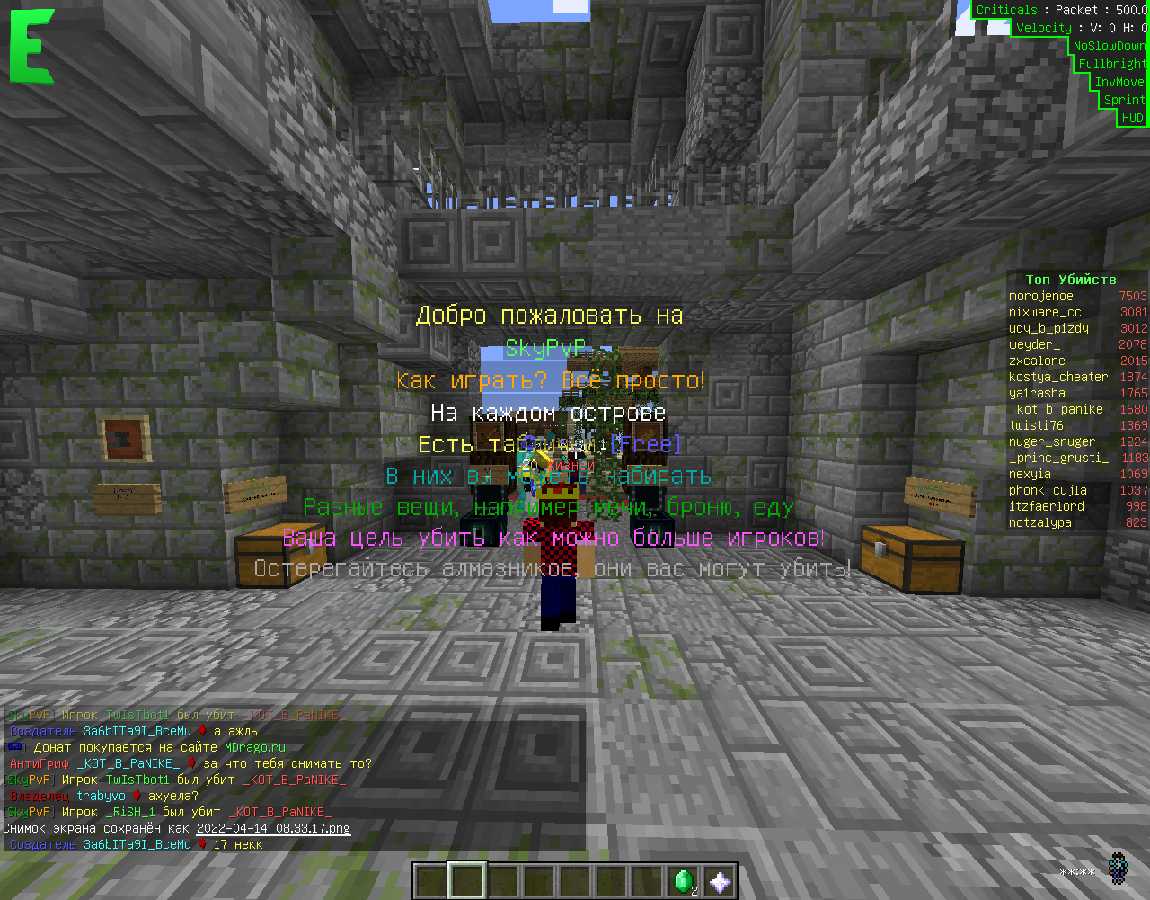The image size is (1150, 900).
Task: Select itzfaerlord in the top kills list
Action: 1046,506
